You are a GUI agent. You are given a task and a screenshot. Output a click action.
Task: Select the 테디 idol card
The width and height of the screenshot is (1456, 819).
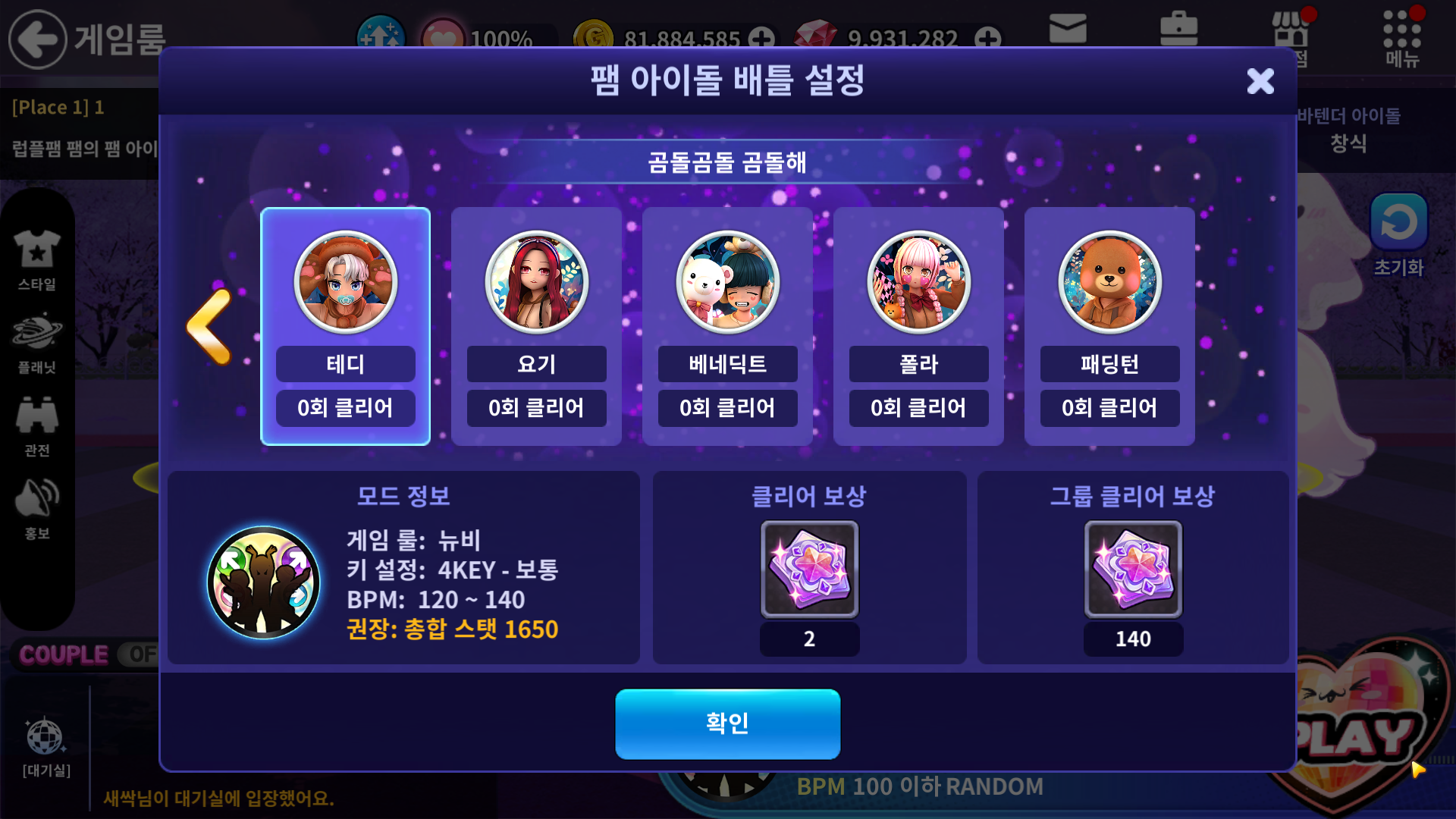pyautogui.click(x=345, y=326)
